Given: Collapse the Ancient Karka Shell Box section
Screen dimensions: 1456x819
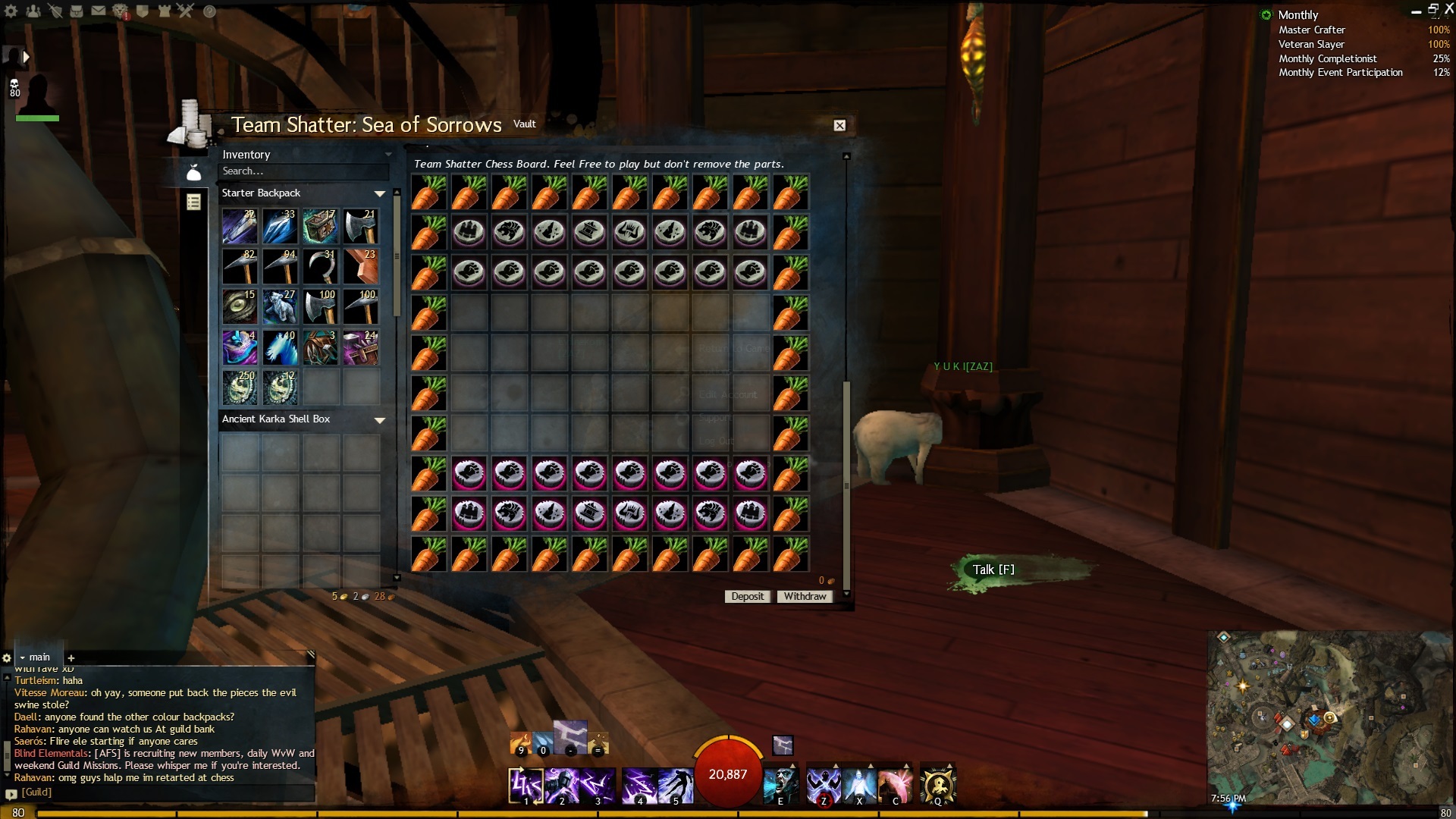Looking at the screenshot, I should [x=380, y=420].
